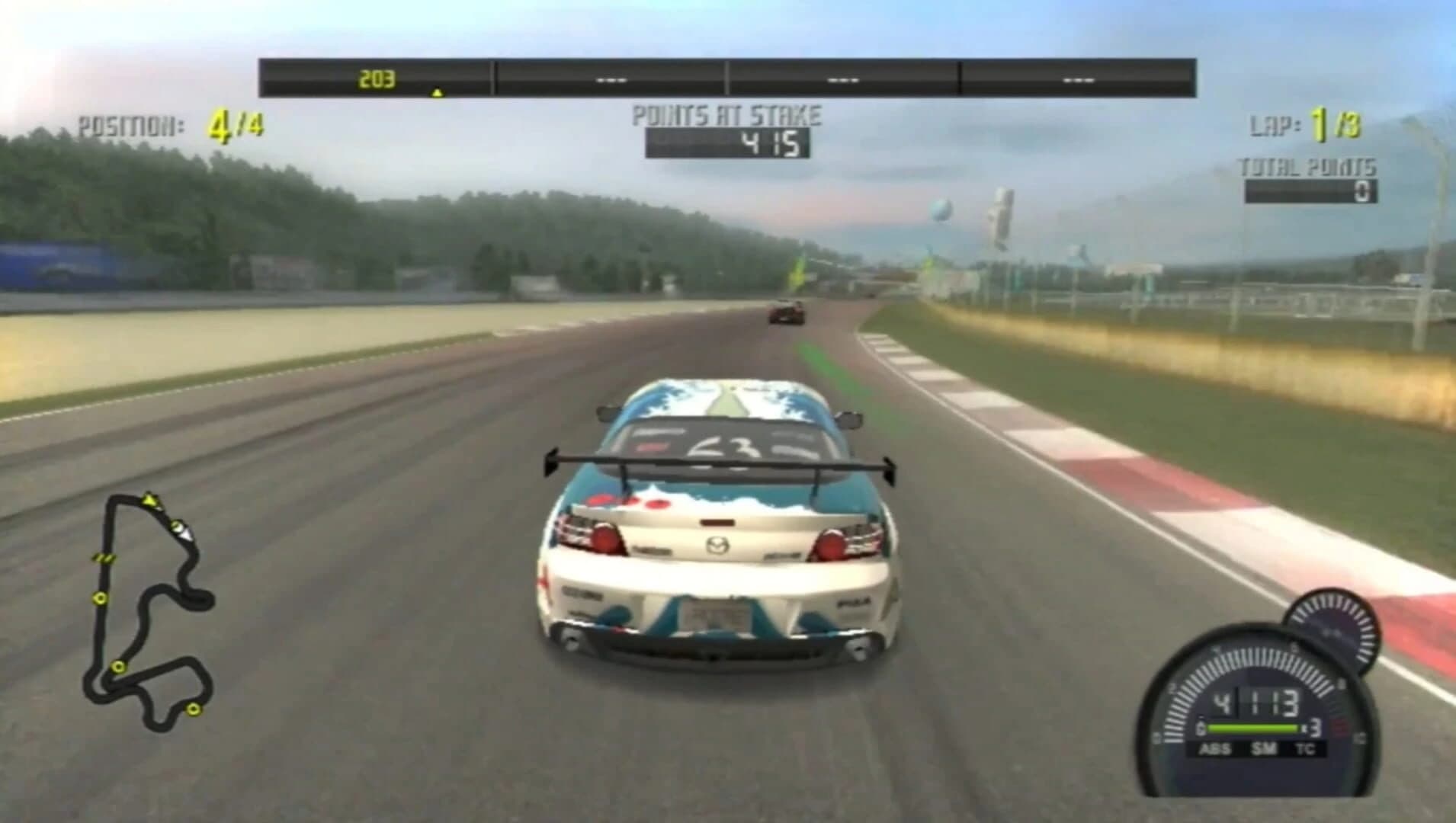Select the SM indicator on the tachometer

1265,748
